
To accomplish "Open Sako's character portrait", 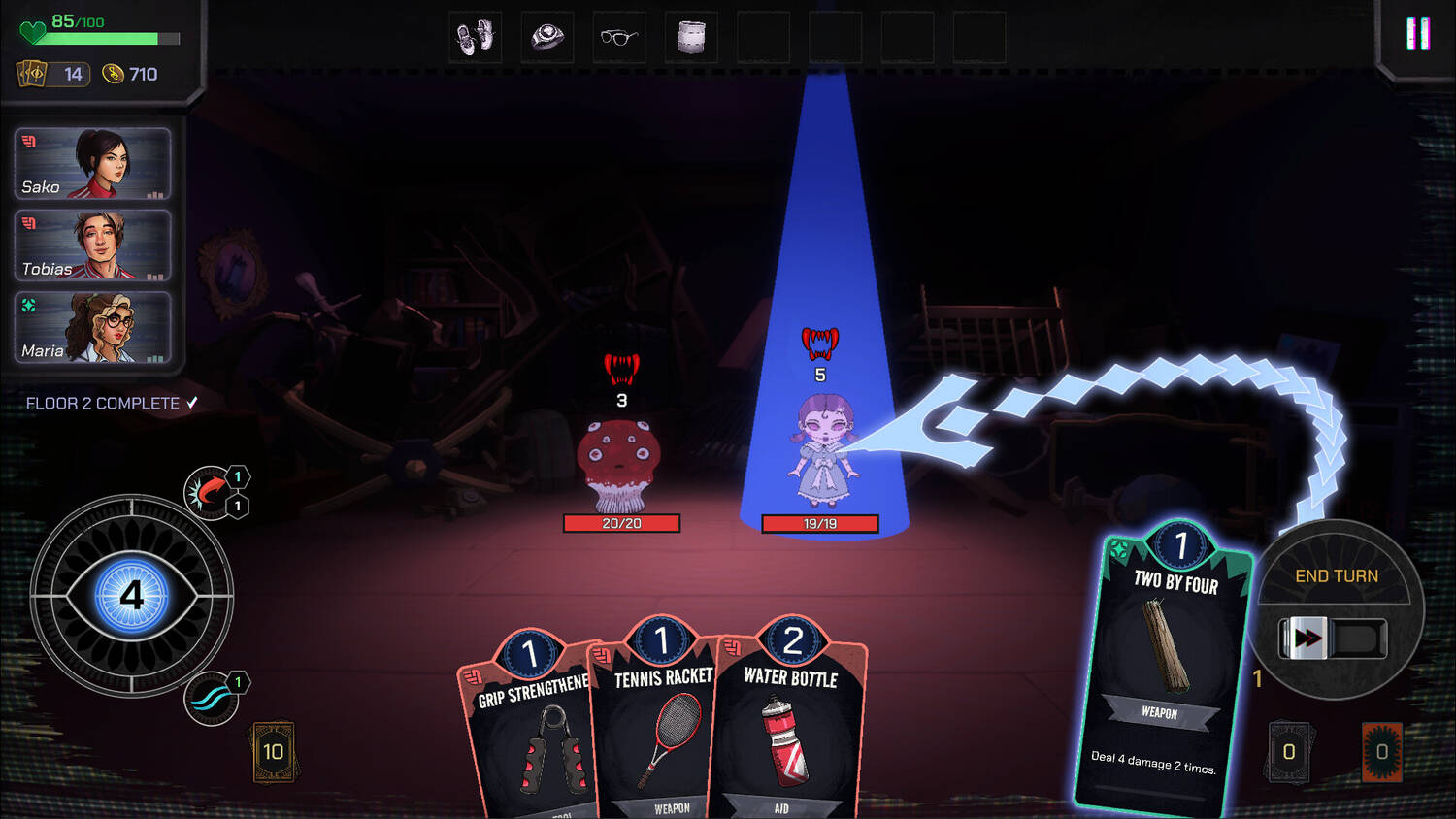I will pos(93,164).
